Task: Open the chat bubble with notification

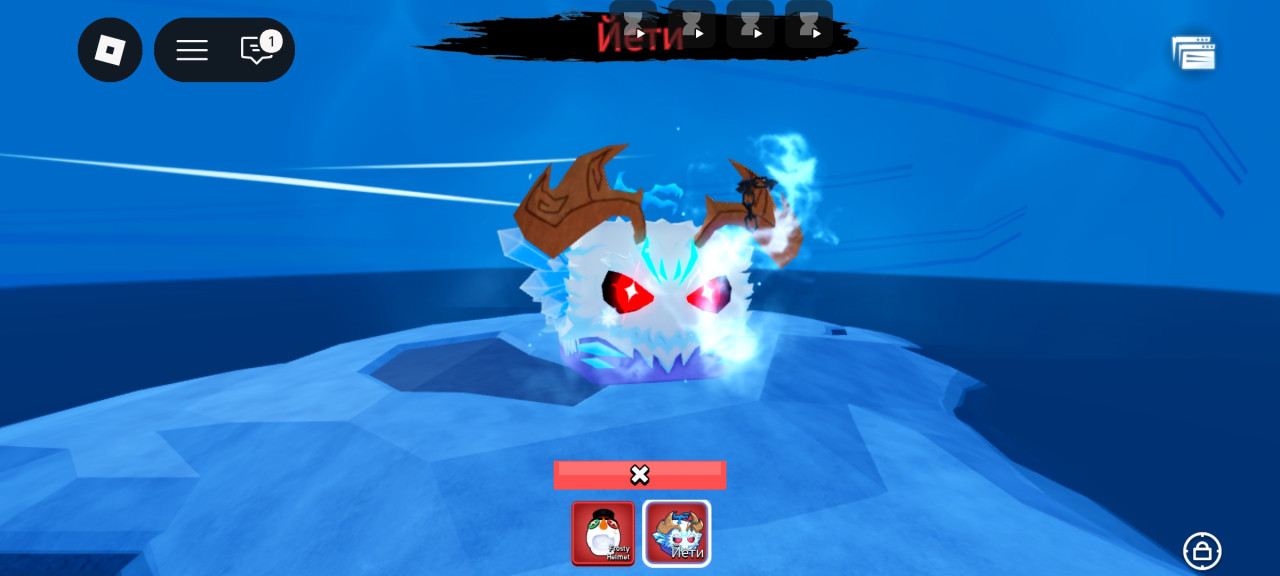Action: 257,50
